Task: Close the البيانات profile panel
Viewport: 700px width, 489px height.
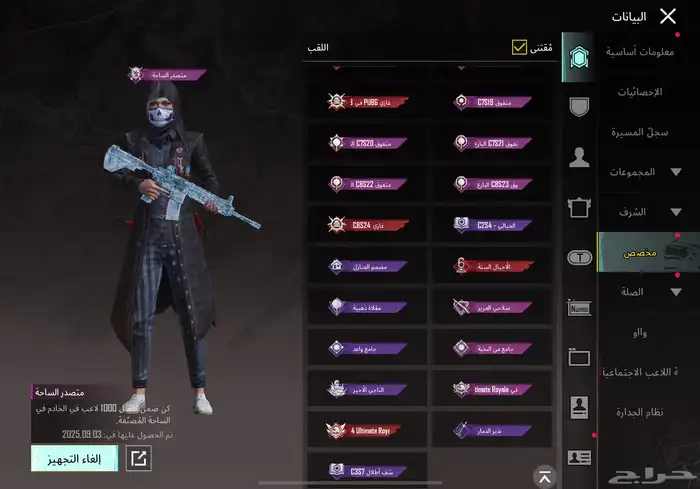Action: pyautogui.click(x=669, y=16)
